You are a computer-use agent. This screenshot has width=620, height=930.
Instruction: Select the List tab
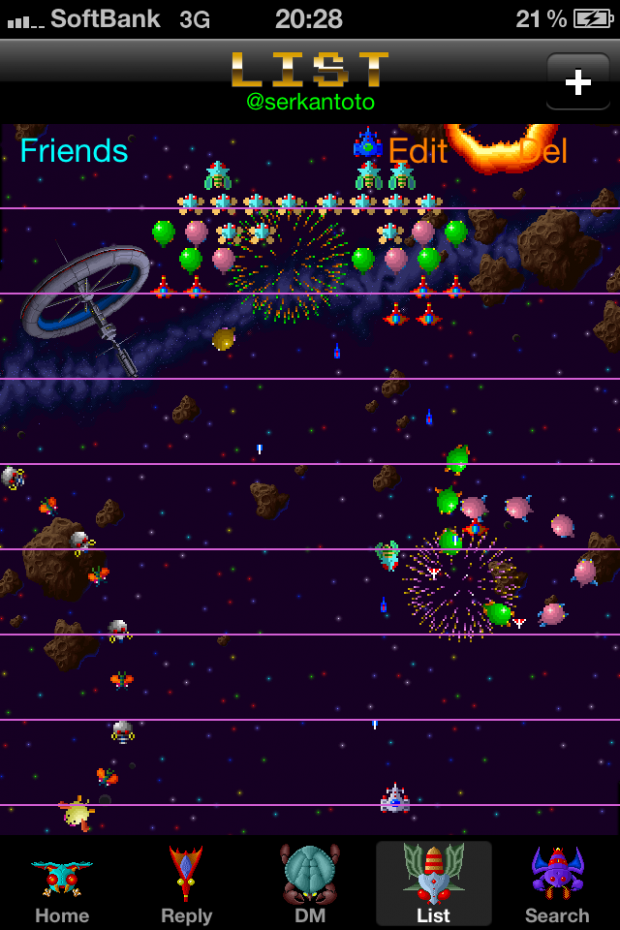coord(433,884)
